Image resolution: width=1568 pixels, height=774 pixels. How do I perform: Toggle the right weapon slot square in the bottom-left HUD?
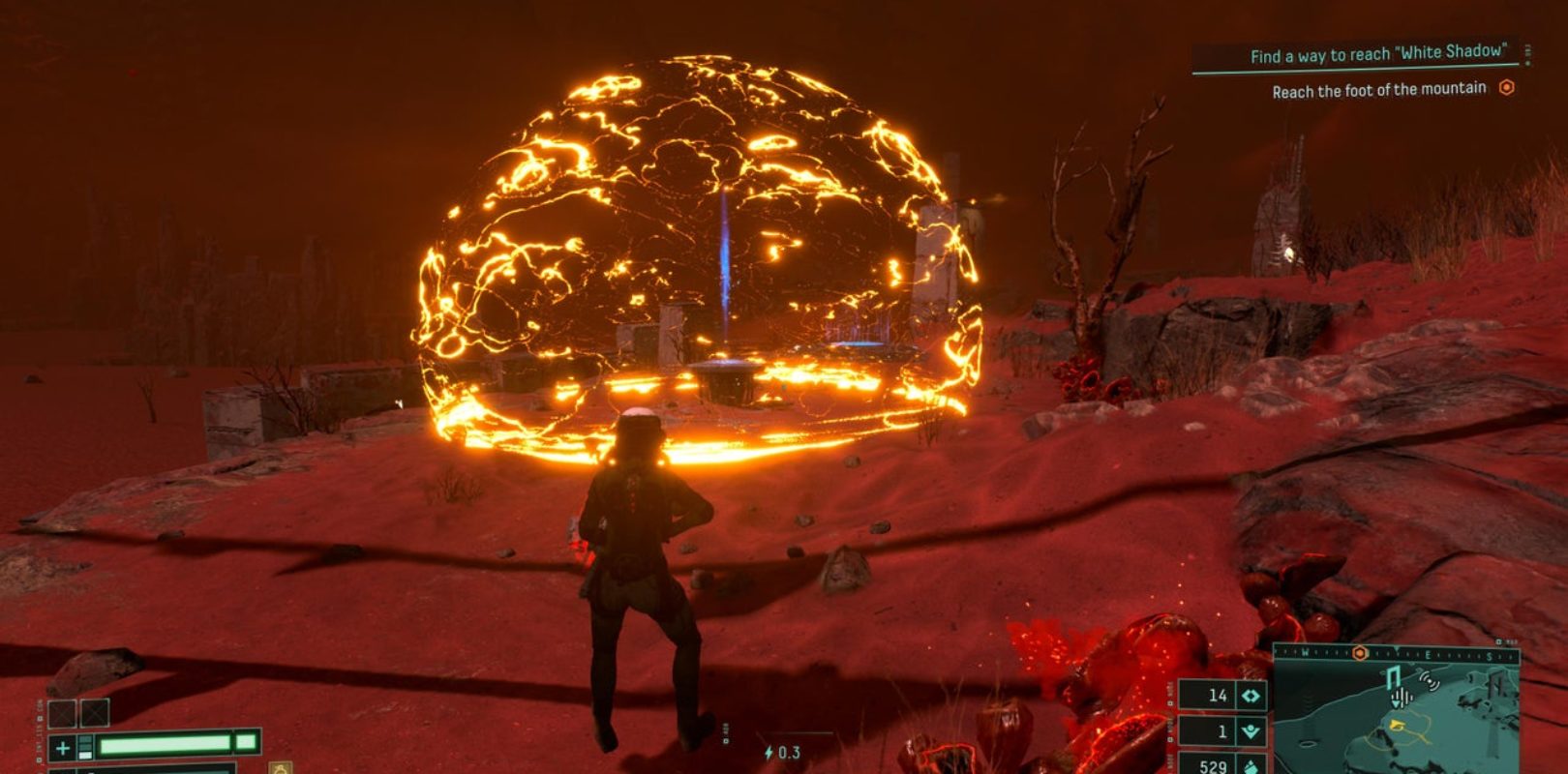click(x=95, y=712)
